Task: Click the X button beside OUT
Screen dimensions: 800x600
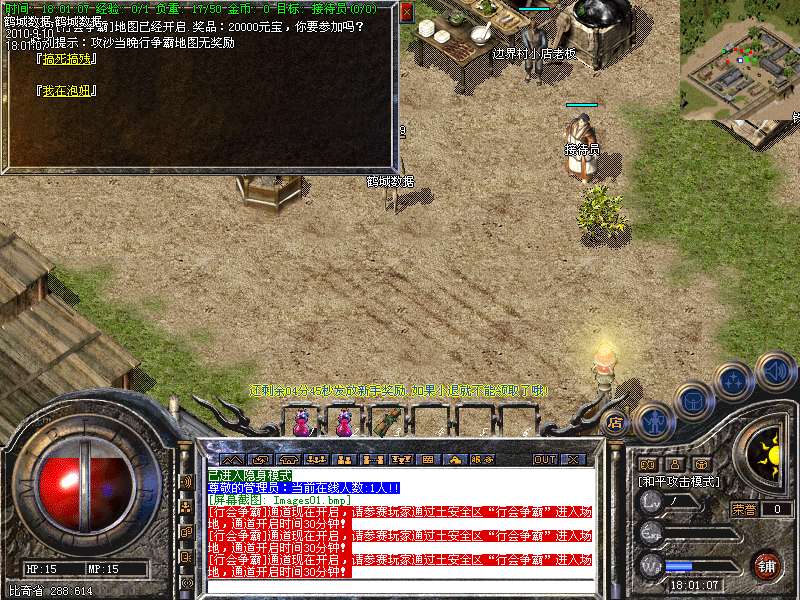Action: [x=573, y=459]
